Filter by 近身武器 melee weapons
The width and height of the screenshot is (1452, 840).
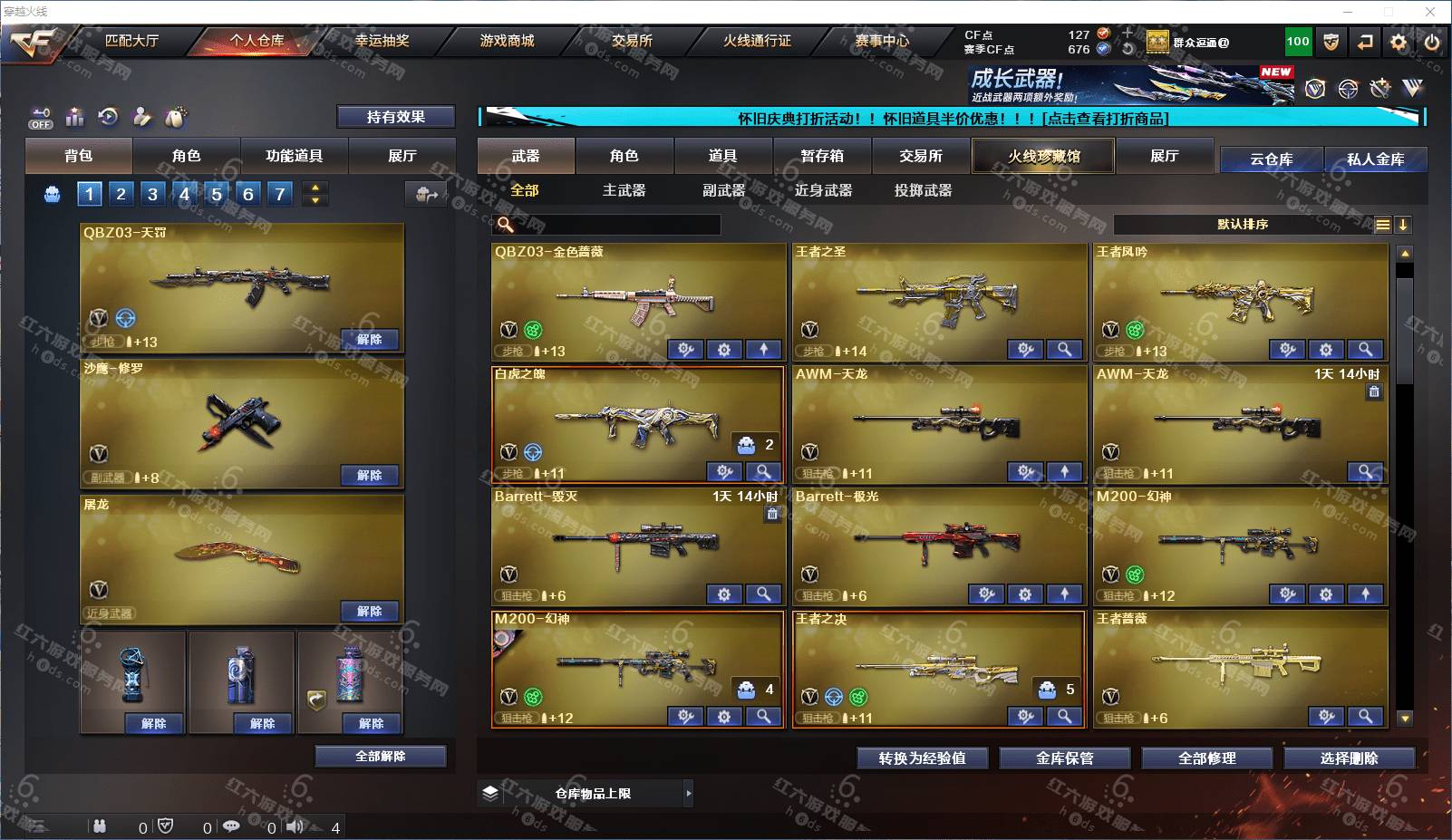point(823,190)
